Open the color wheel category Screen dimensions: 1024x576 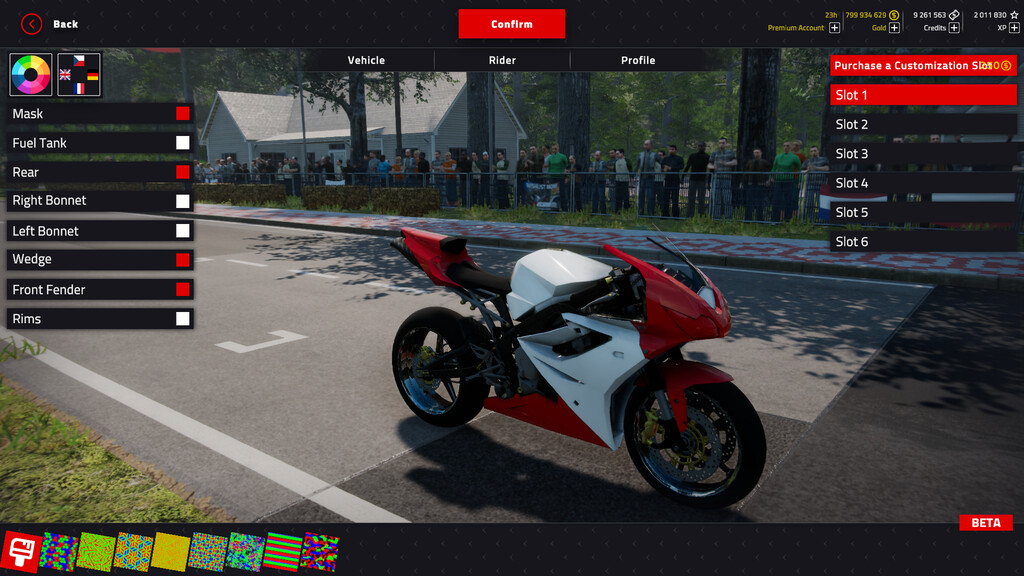pyautogui.click(x=31, y=75)
